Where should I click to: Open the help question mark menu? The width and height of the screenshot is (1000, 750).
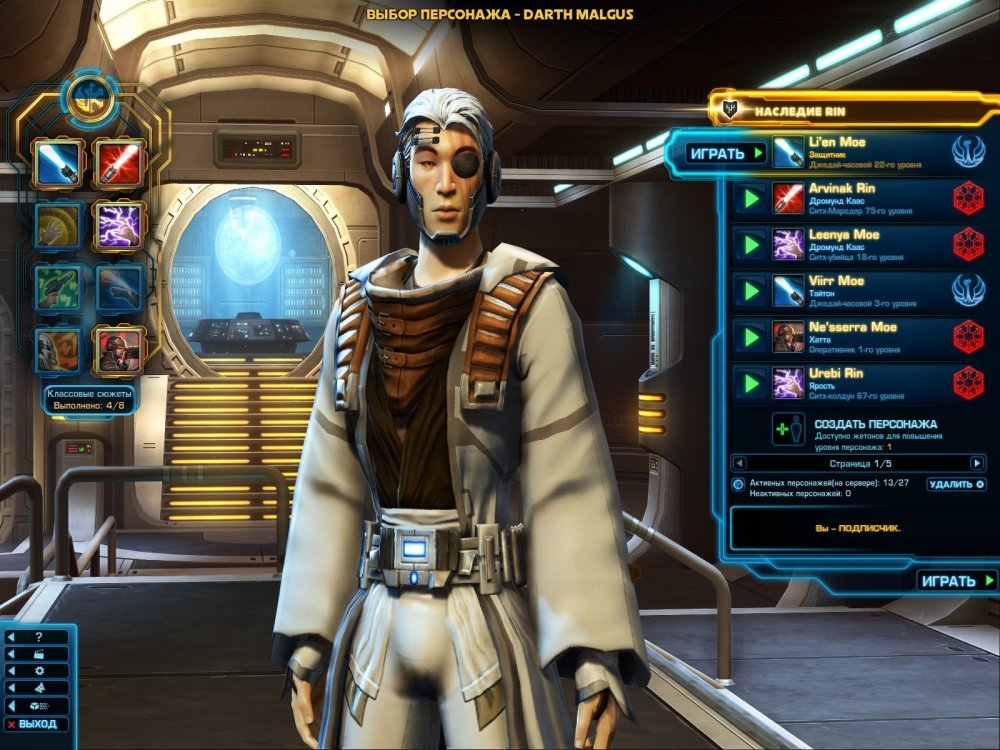[x=37, y=637]
